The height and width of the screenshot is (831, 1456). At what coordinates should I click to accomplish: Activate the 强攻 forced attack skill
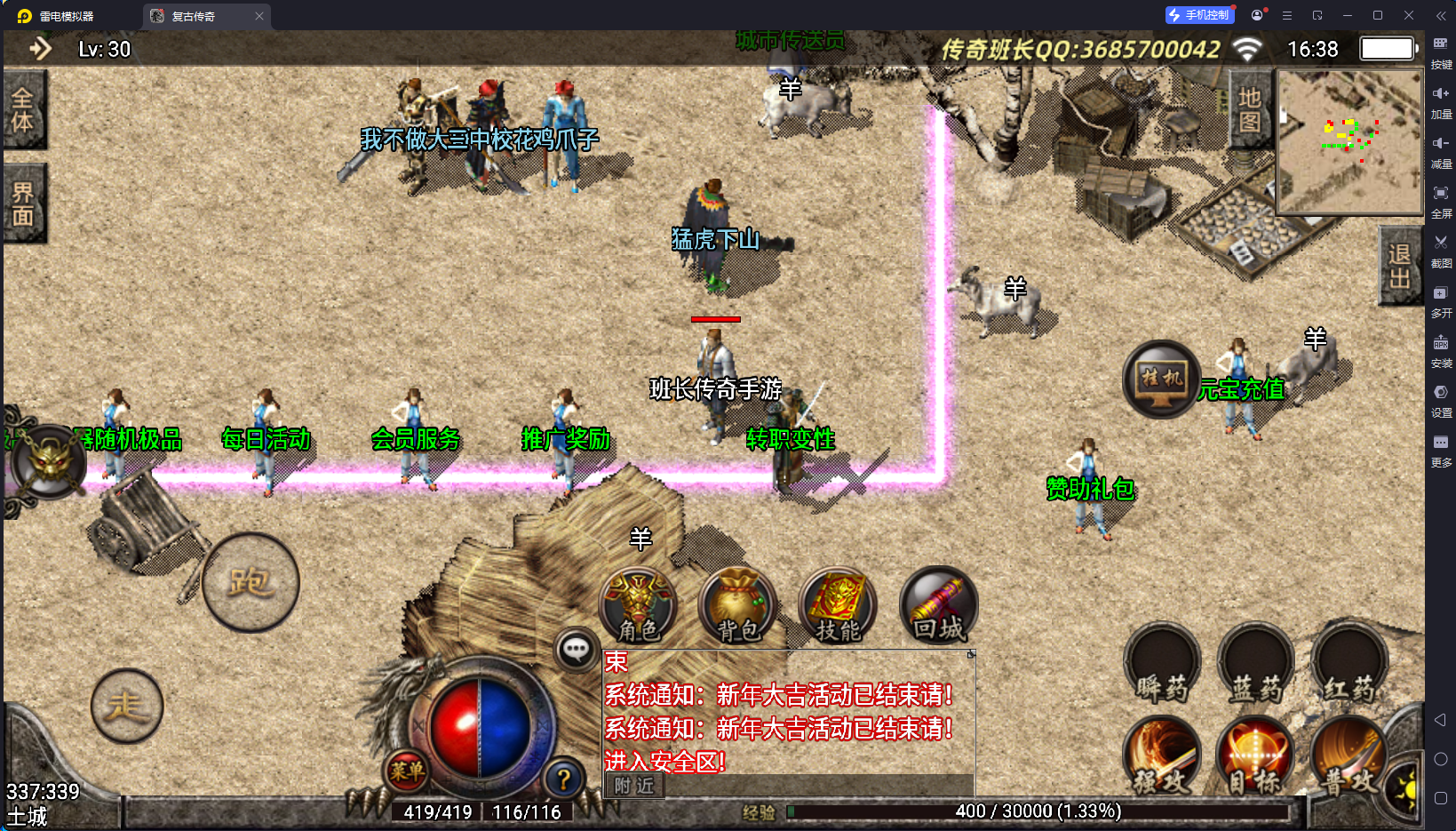click(x=1162, y=756)
